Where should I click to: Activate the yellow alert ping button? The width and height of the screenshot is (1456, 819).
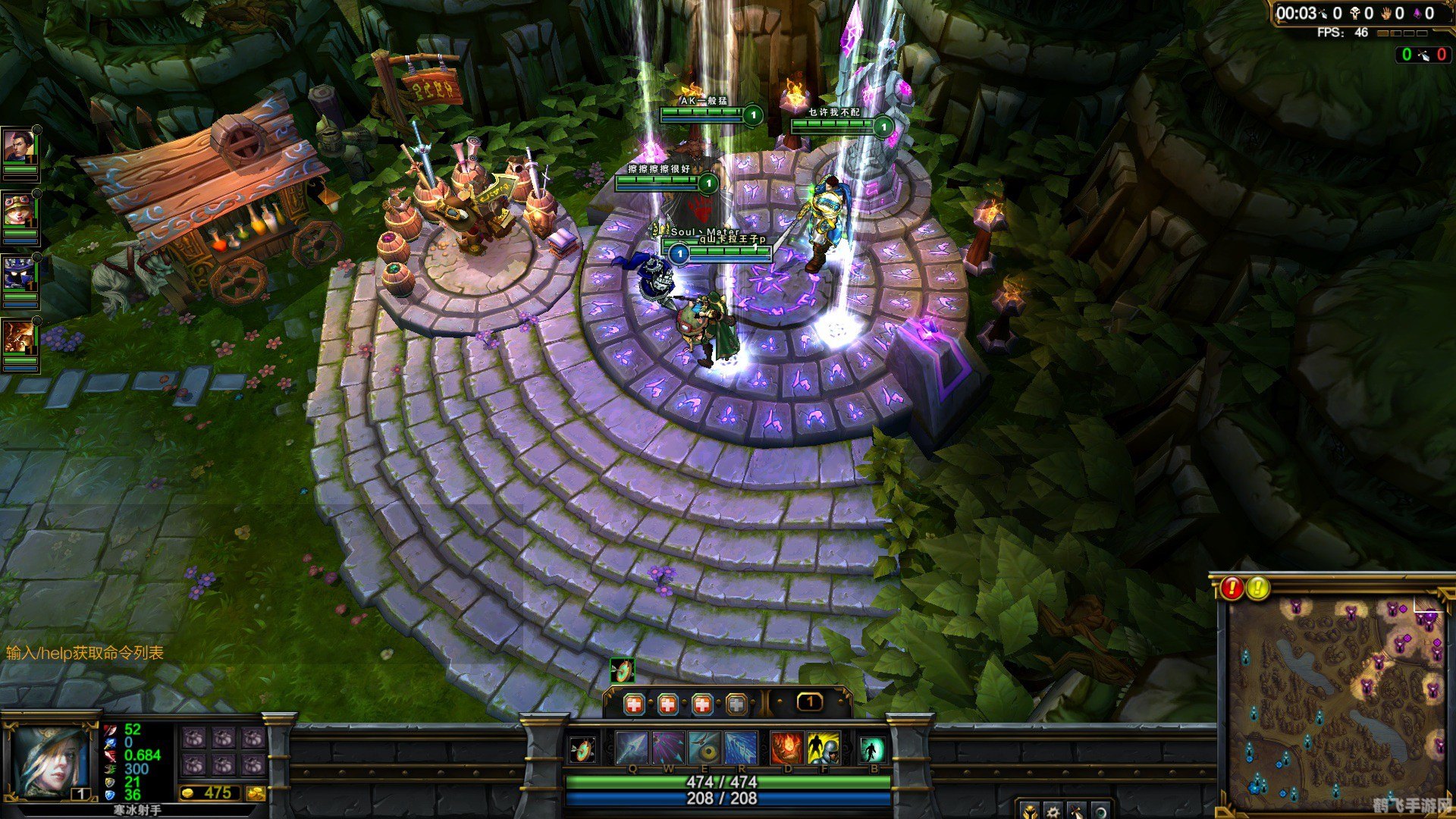[x=1258, y=588]
